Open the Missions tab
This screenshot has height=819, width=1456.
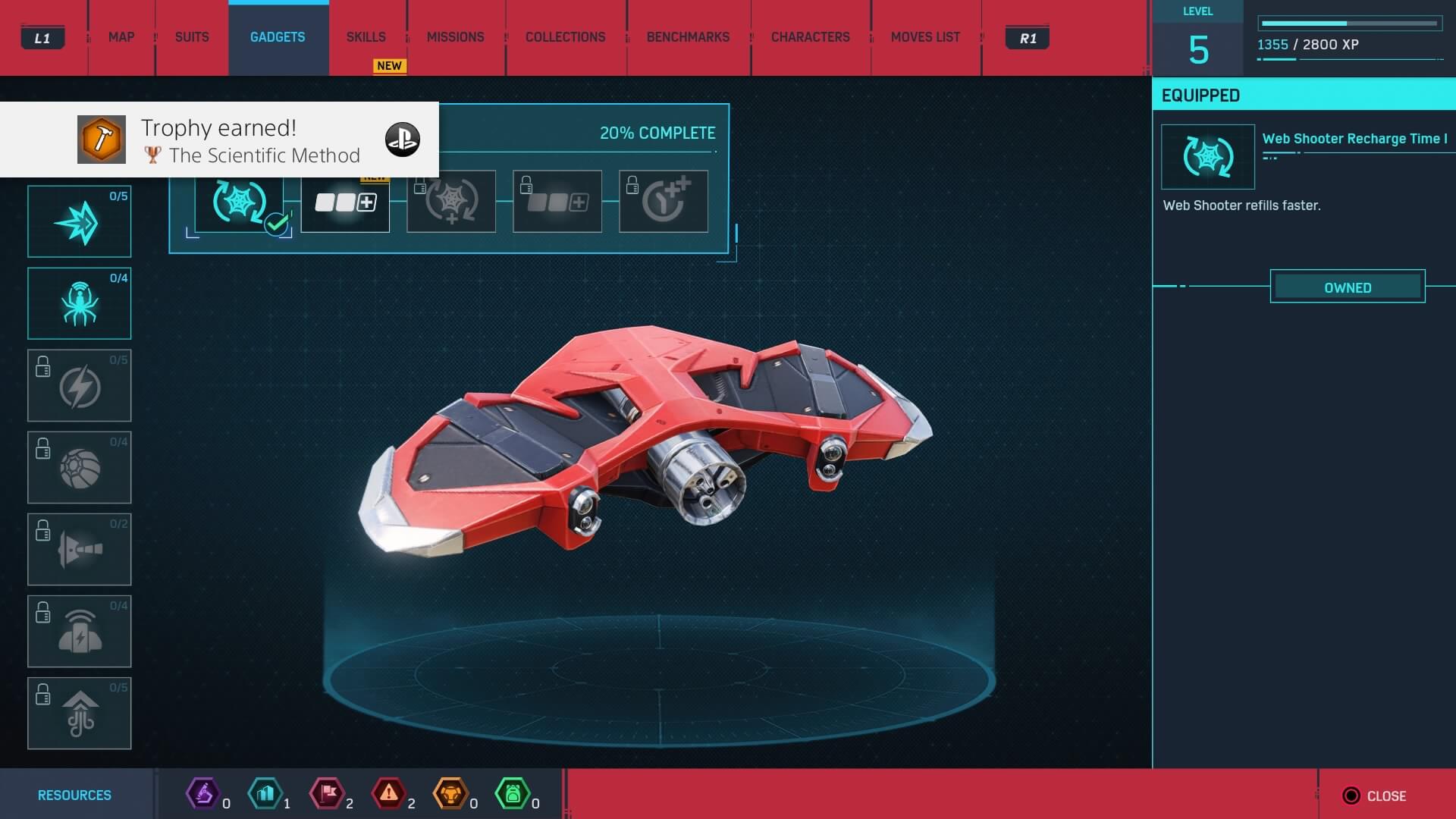(455, 37)
